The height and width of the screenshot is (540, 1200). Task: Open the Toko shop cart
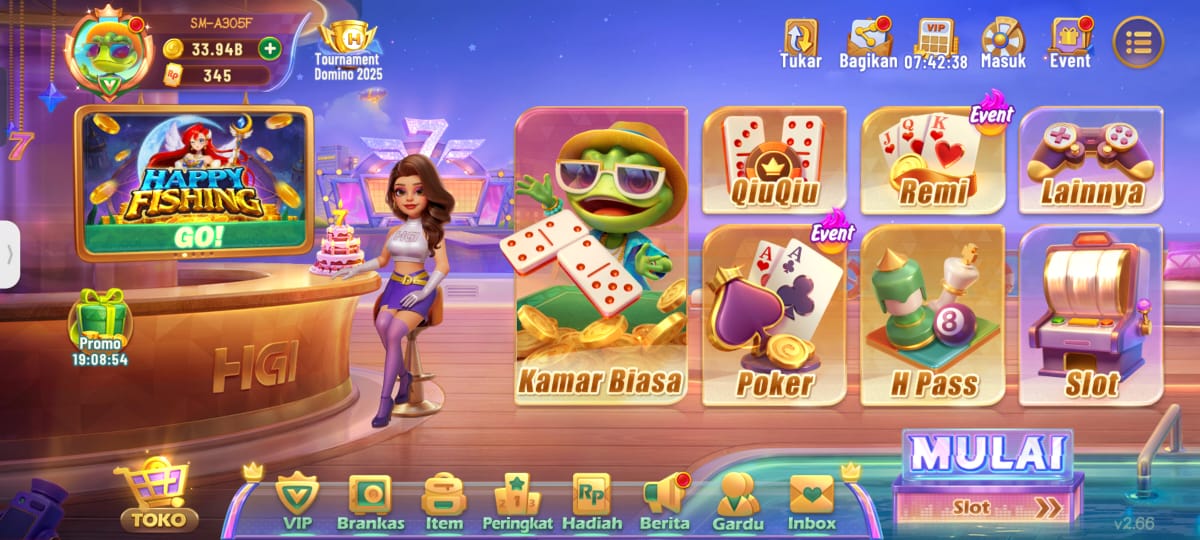point(155,495)
